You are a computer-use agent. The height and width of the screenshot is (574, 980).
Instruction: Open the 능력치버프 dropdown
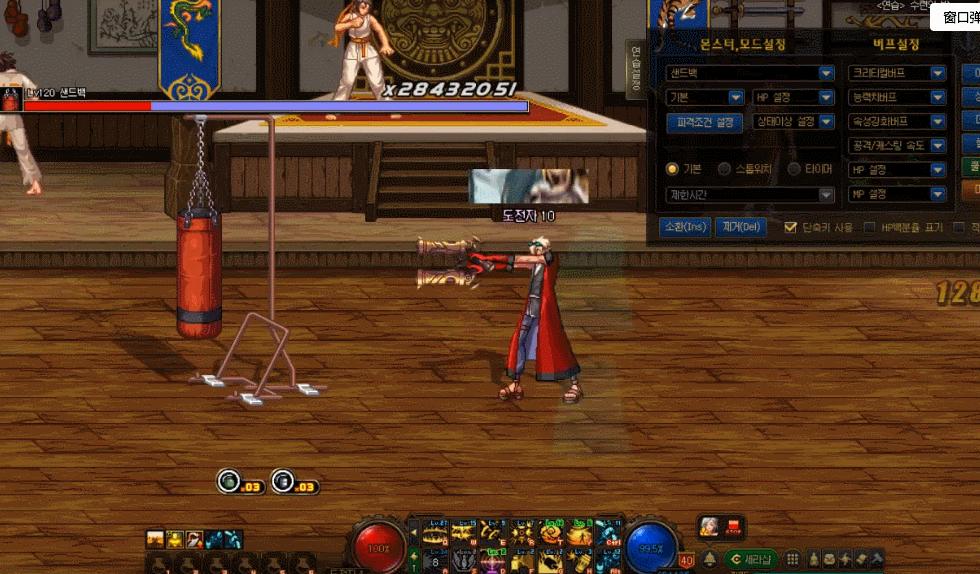coord(897,97)
